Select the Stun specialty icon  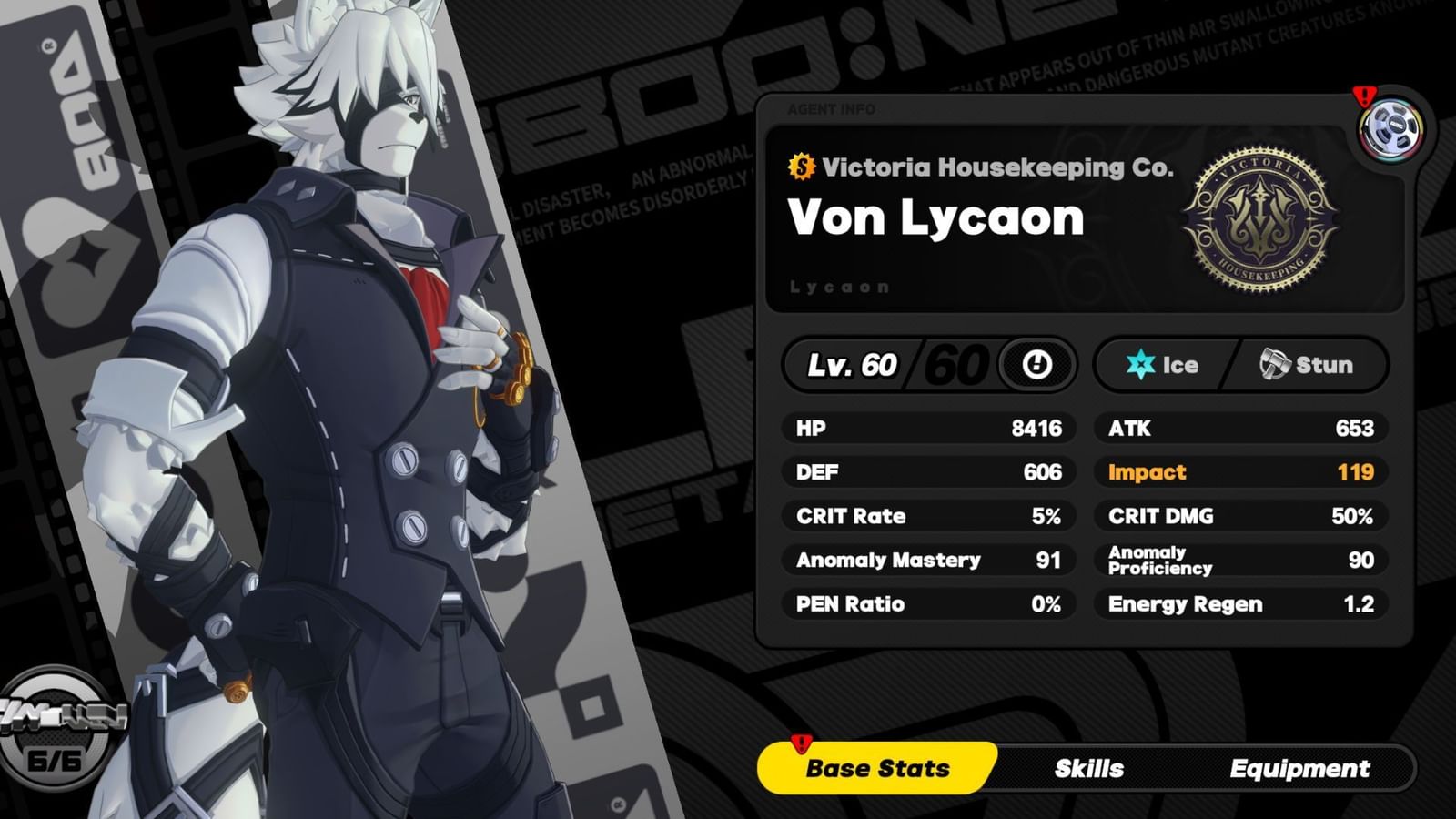point(1273,364)
